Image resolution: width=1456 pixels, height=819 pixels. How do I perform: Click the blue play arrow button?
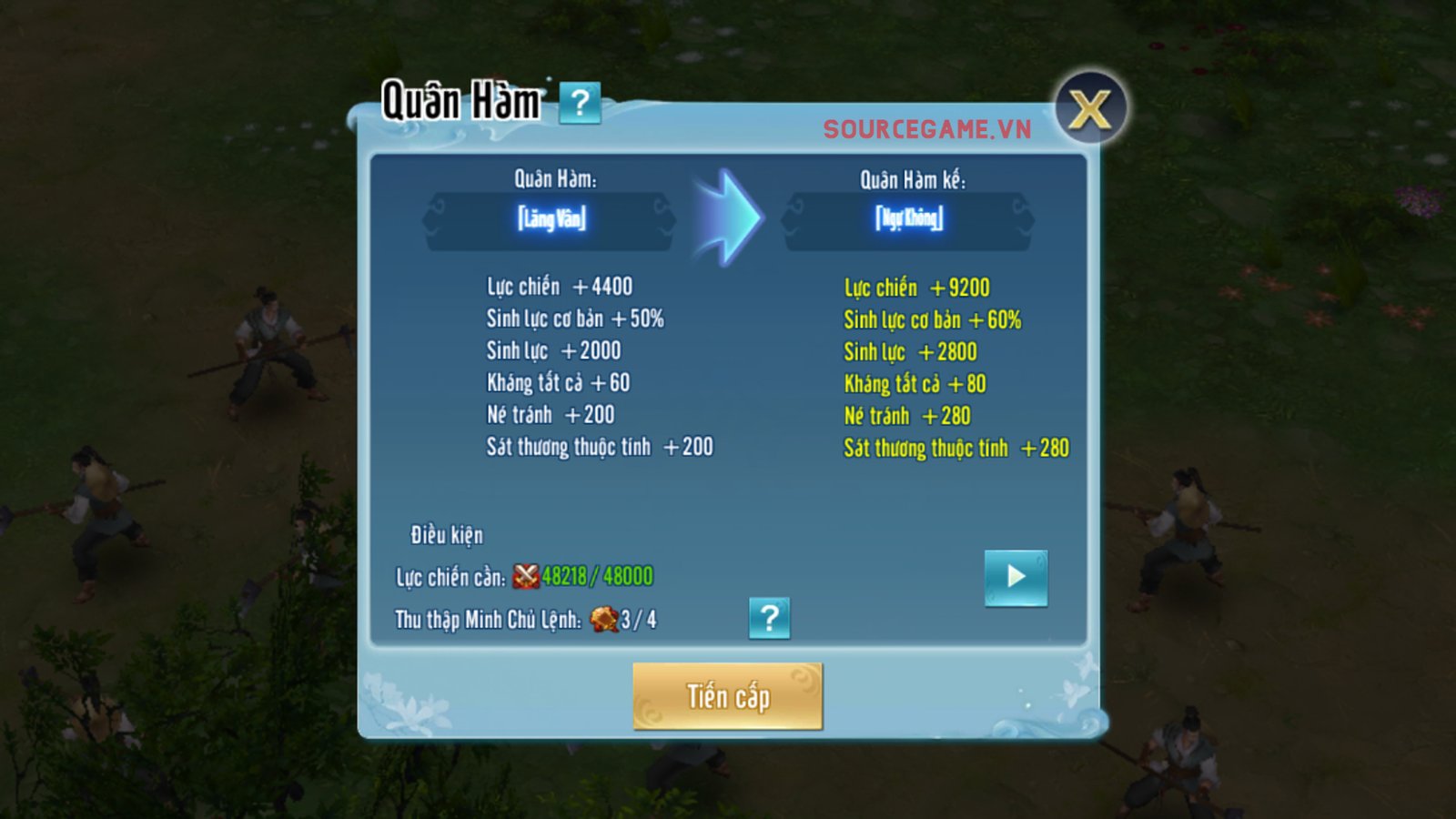[1016, 577]
